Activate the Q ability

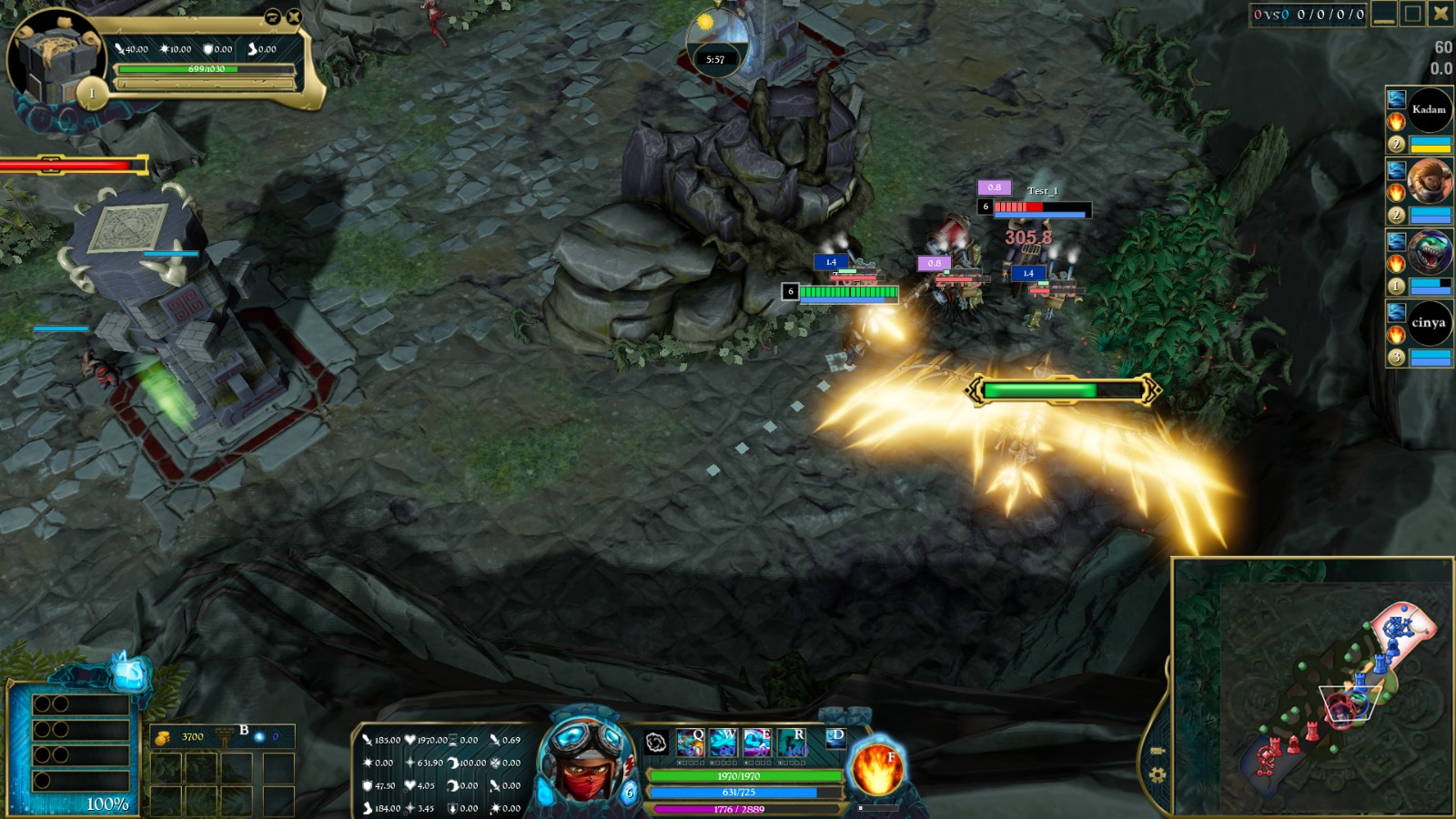pos(690,743)
